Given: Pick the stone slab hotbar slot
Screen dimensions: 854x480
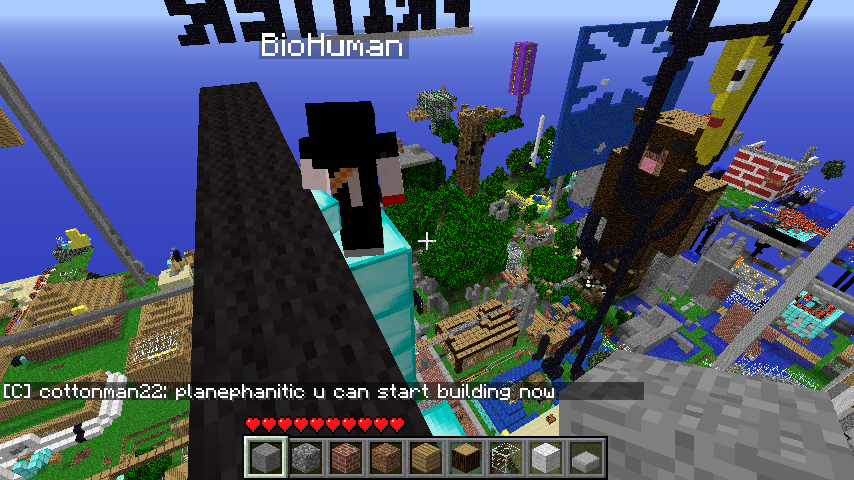Looking at the screenshot, I should pyautogui.click(x=585, y=459).
